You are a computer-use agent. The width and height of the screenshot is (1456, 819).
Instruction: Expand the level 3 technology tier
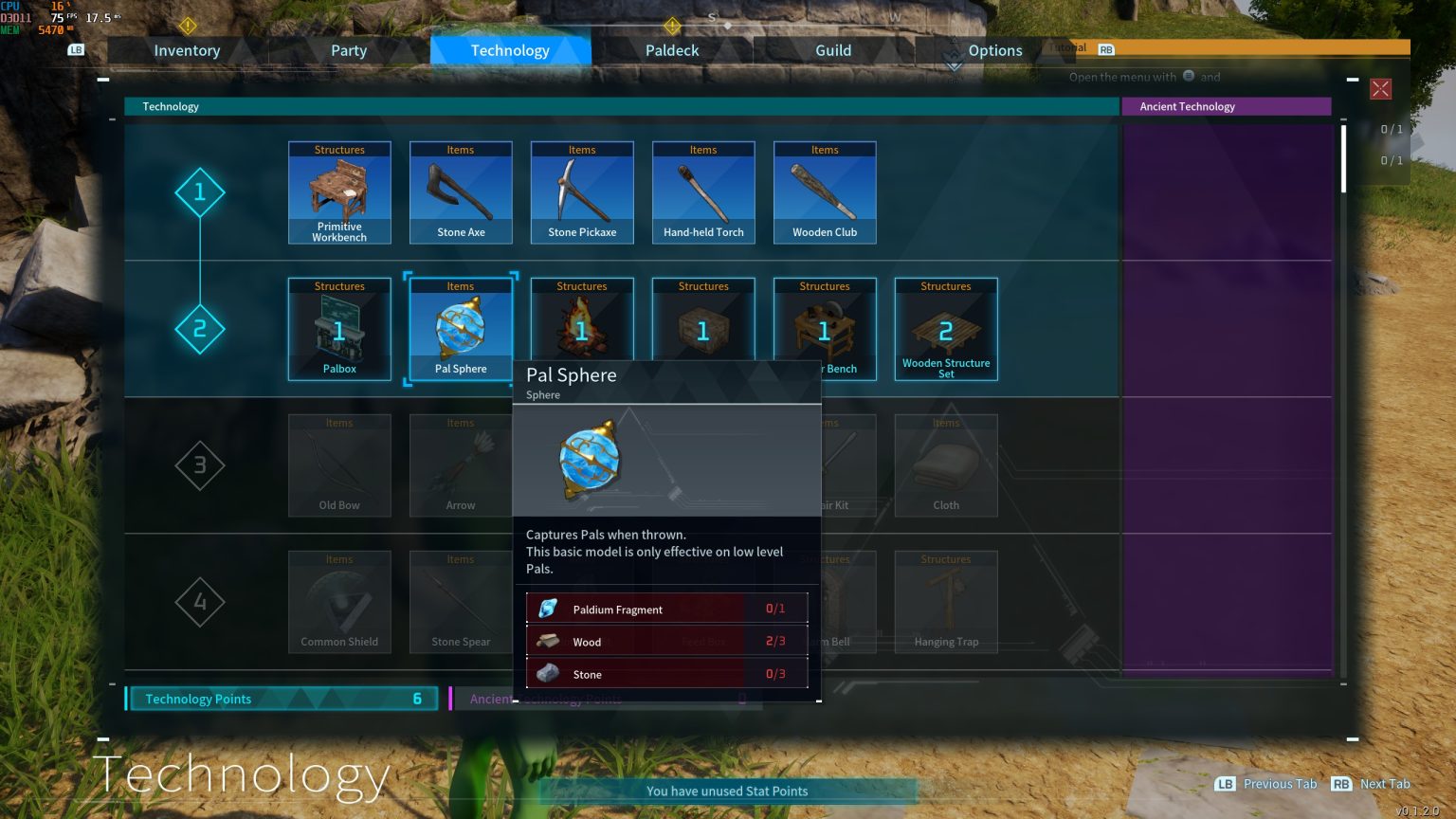point(200,465)
